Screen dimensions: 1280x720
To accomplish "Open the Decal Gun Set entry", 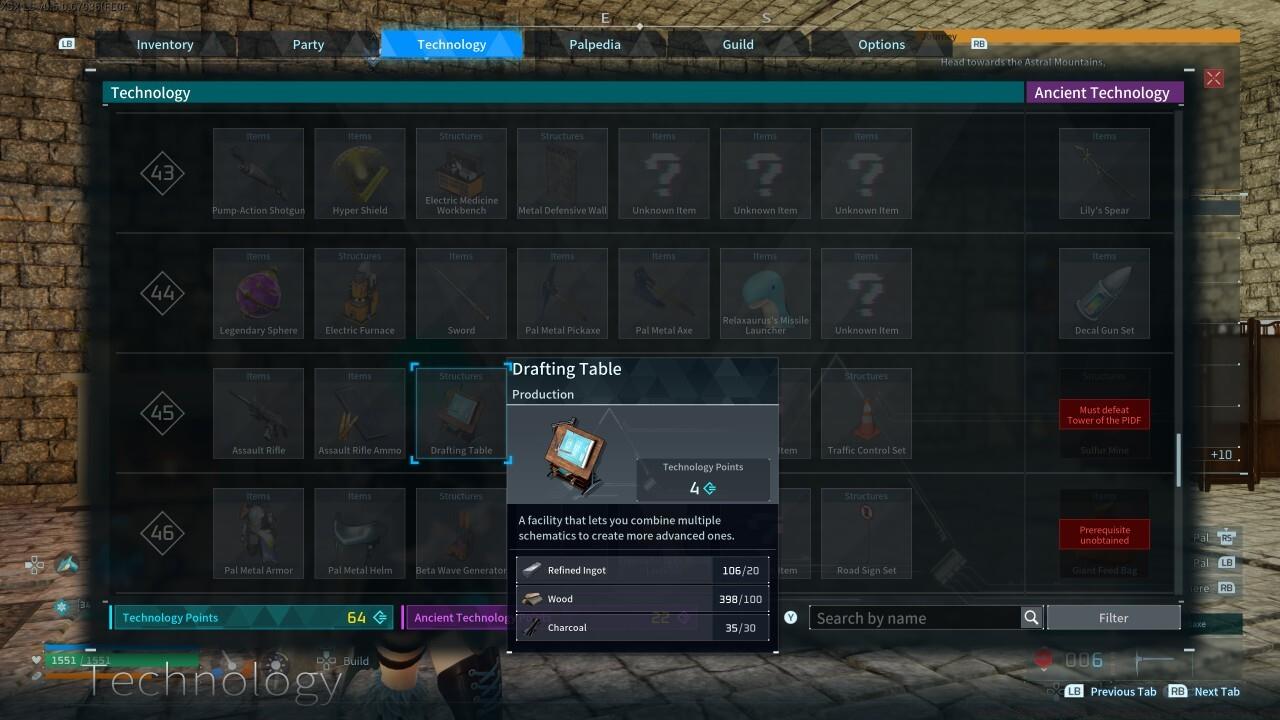I will point(1104,293).
